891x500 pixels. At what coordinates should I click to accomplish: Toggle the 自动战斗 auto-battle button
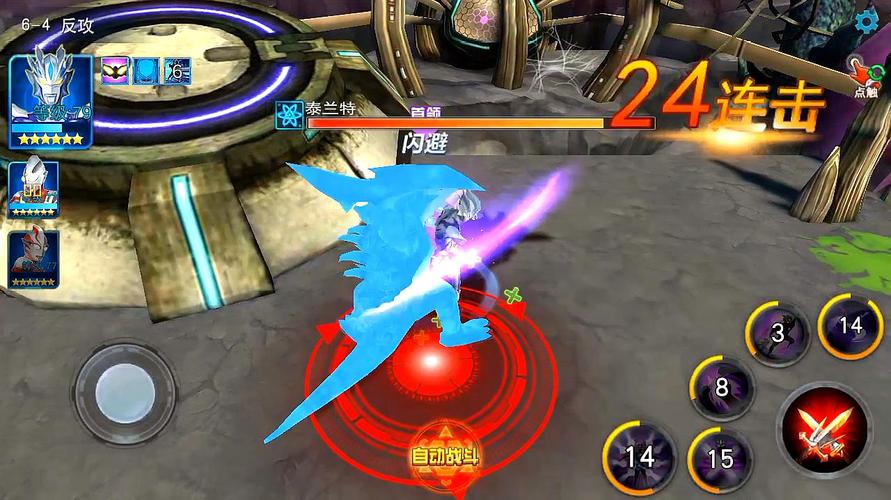pos(446,455)
